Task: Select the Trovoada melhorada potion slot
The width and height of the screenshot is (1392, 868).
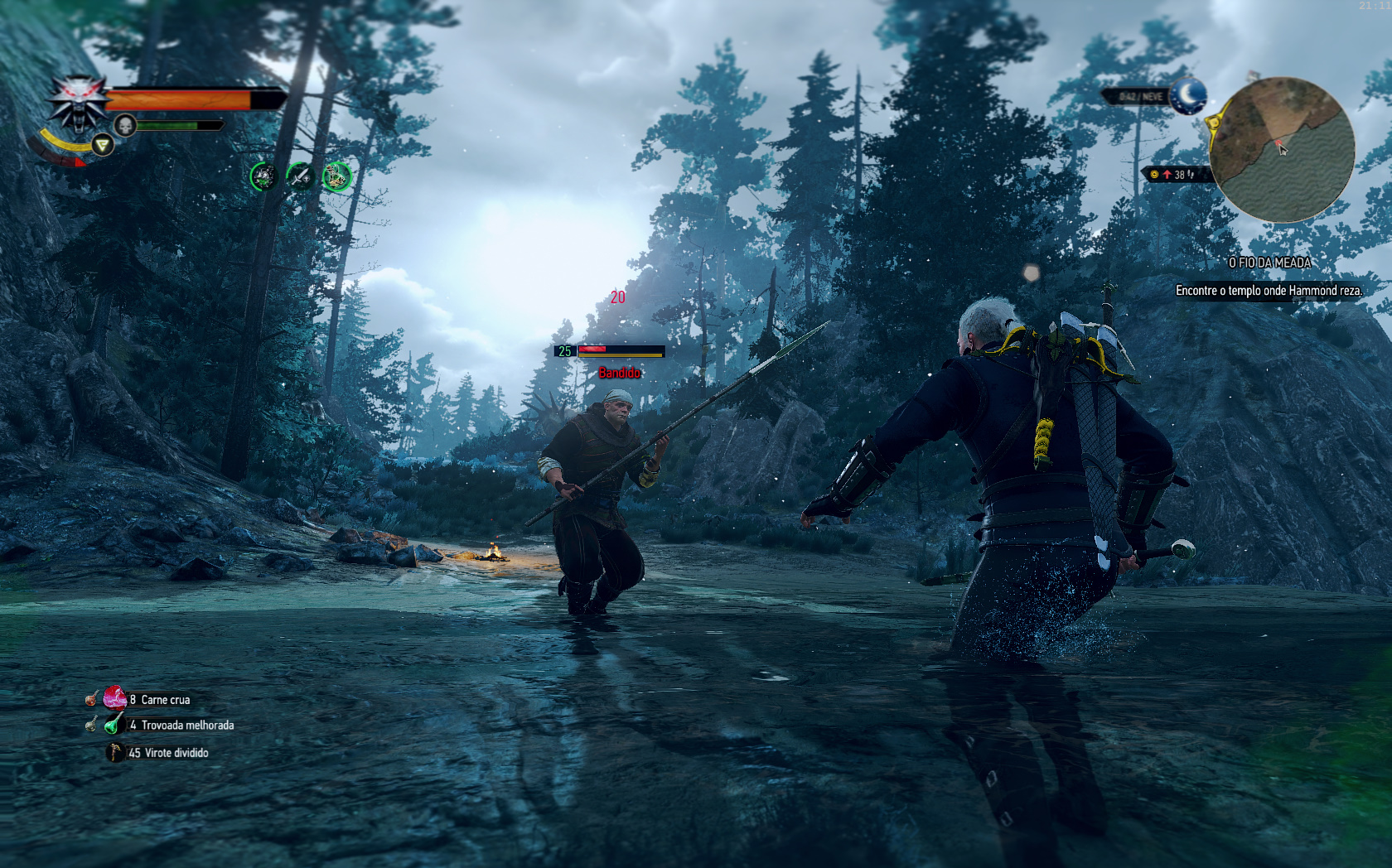Action: point(114,725)
